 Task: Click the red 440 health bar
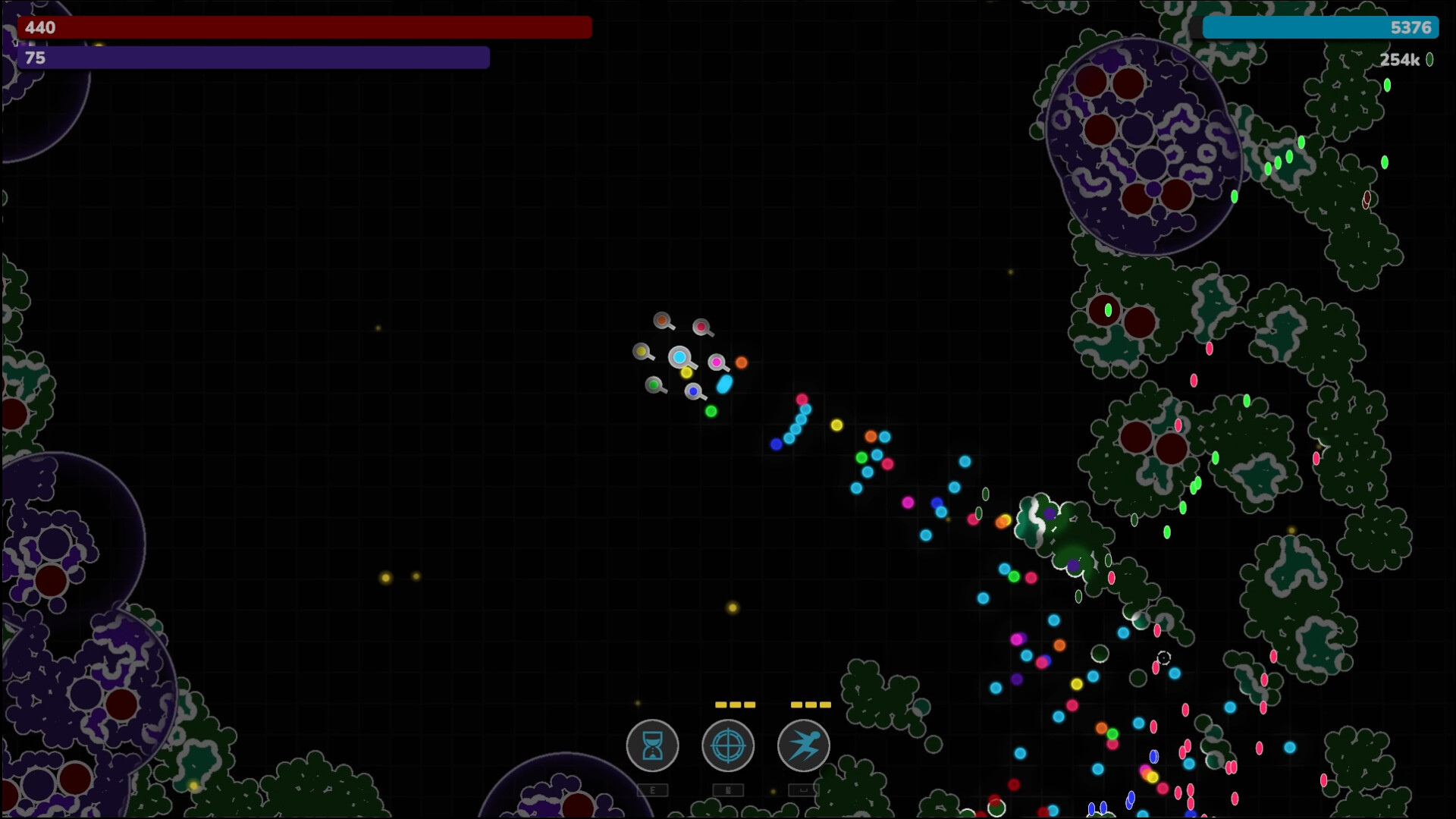point(303,28)
